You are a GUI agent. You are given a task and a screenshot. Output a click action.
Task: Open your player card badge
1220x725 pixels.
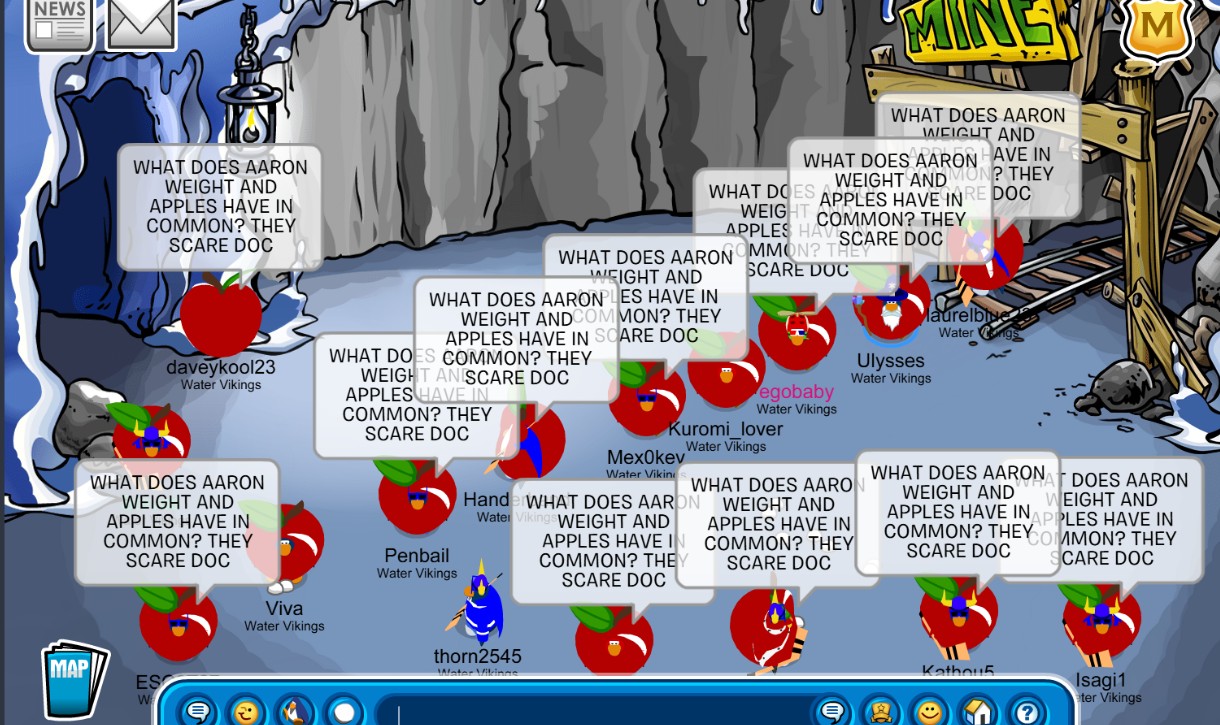point(881,712)
